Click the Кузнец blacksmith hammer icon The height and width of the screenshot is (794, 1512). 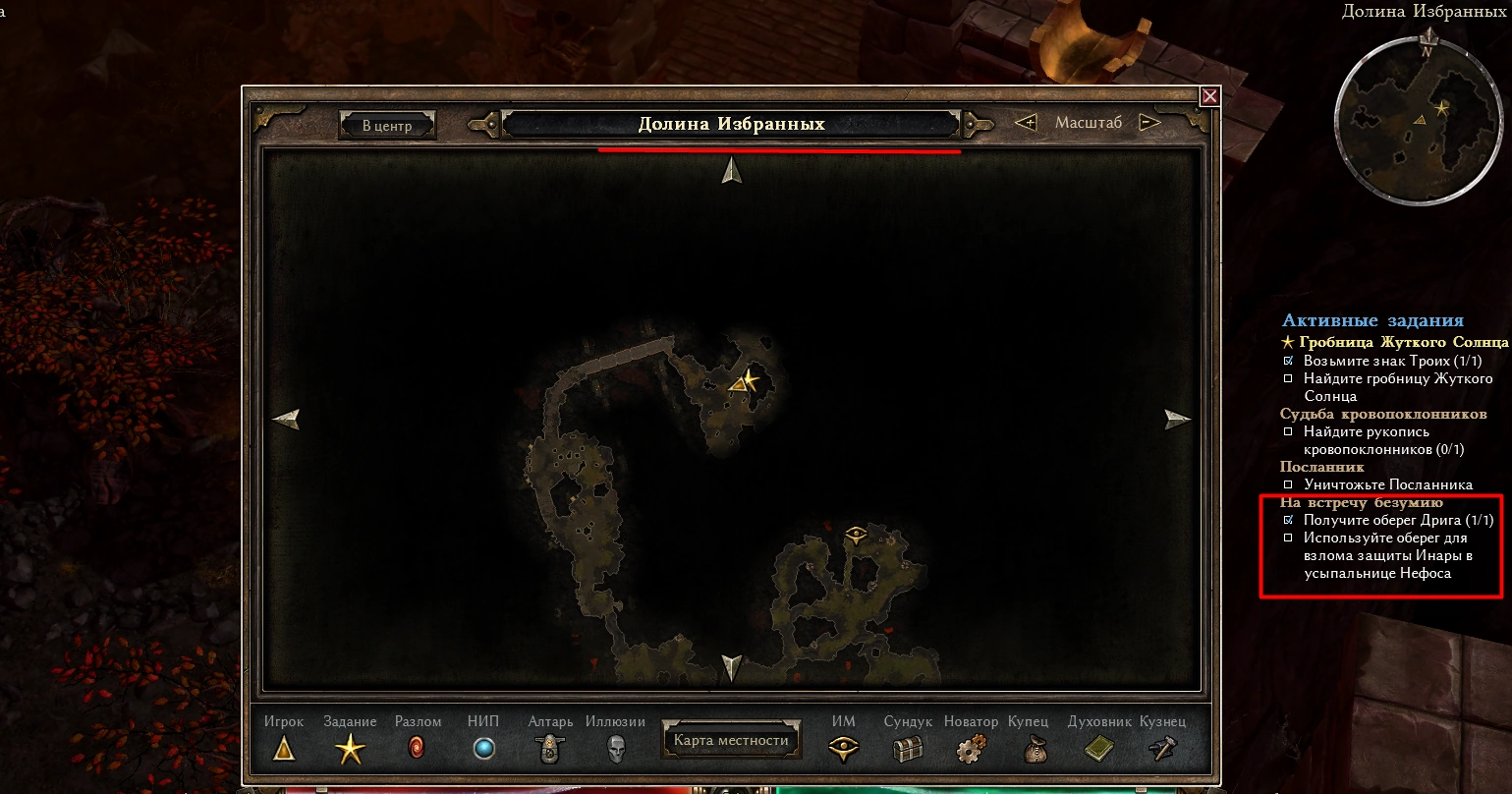[x=1162, y=750]
